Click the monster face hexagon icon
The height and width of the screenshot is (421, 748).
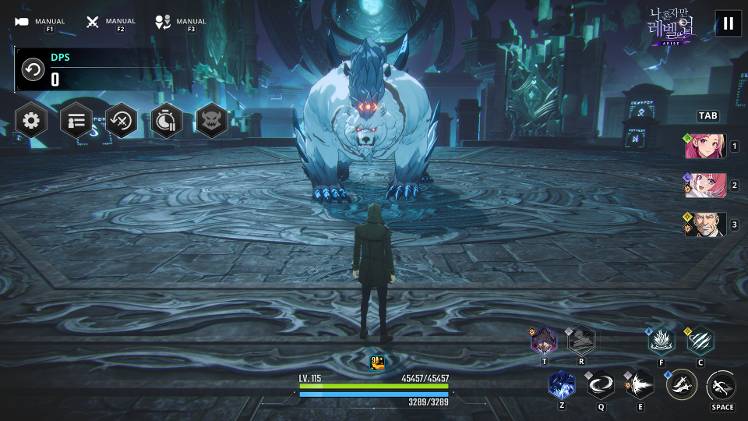[x=211, y=121]
